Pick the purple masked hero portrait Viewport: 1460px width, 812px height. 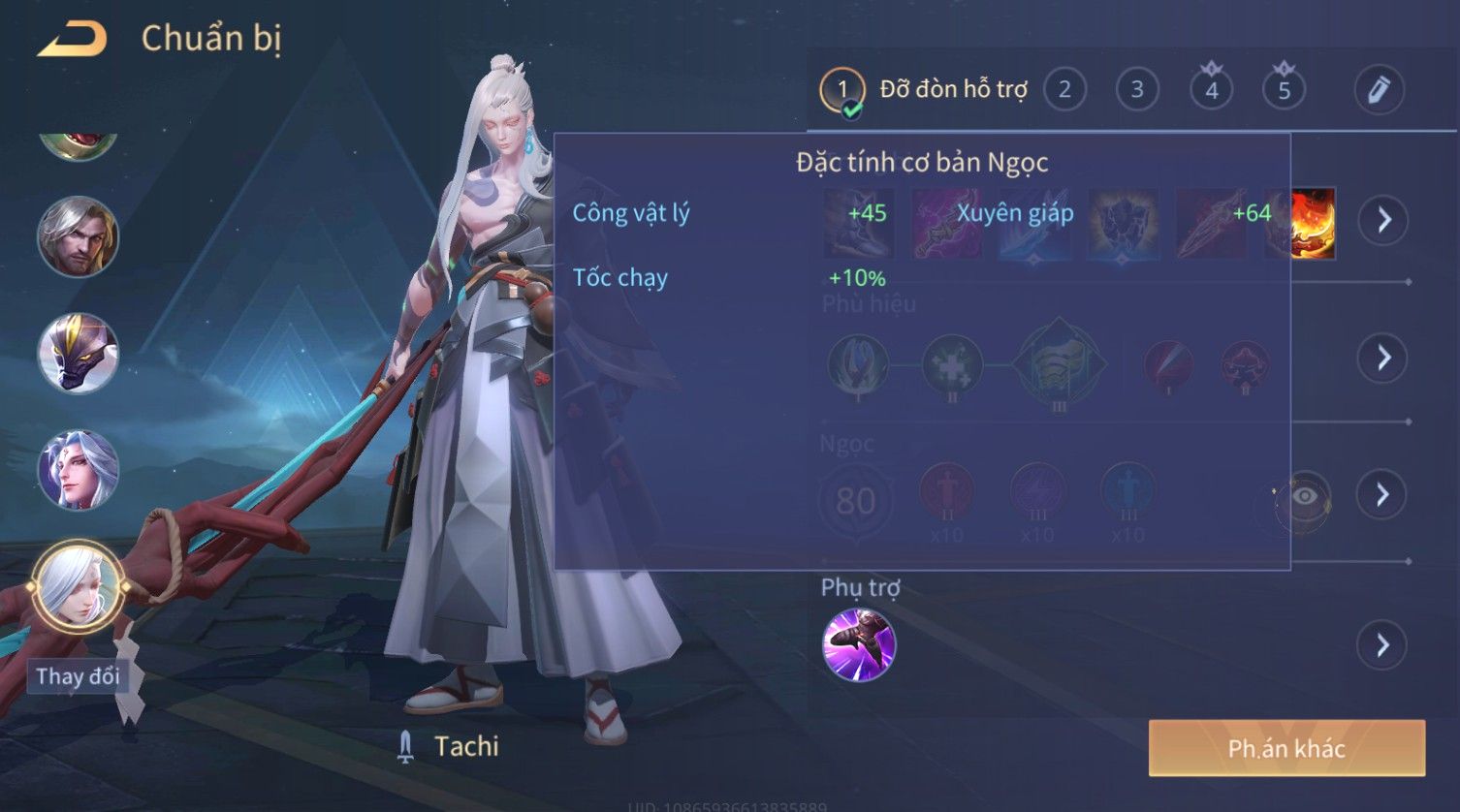78,353
